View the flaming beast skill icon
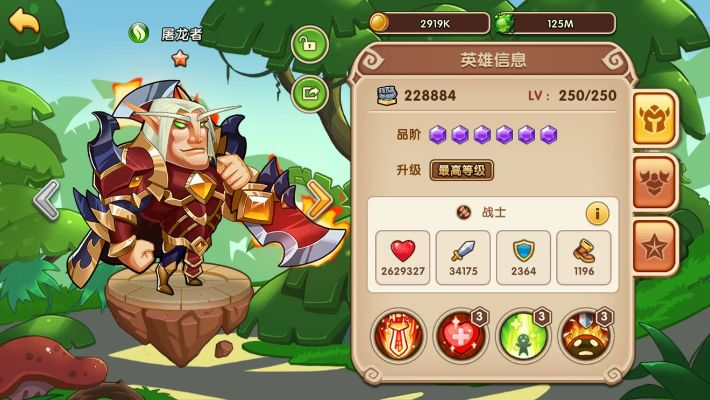Viewport: 710px width, 400px height. [583, 335]
